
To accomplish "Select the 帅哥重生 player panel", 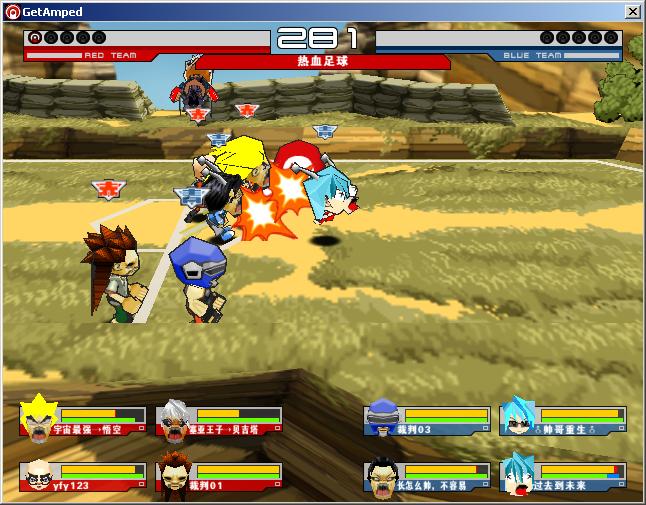I will tap(563, 420).
